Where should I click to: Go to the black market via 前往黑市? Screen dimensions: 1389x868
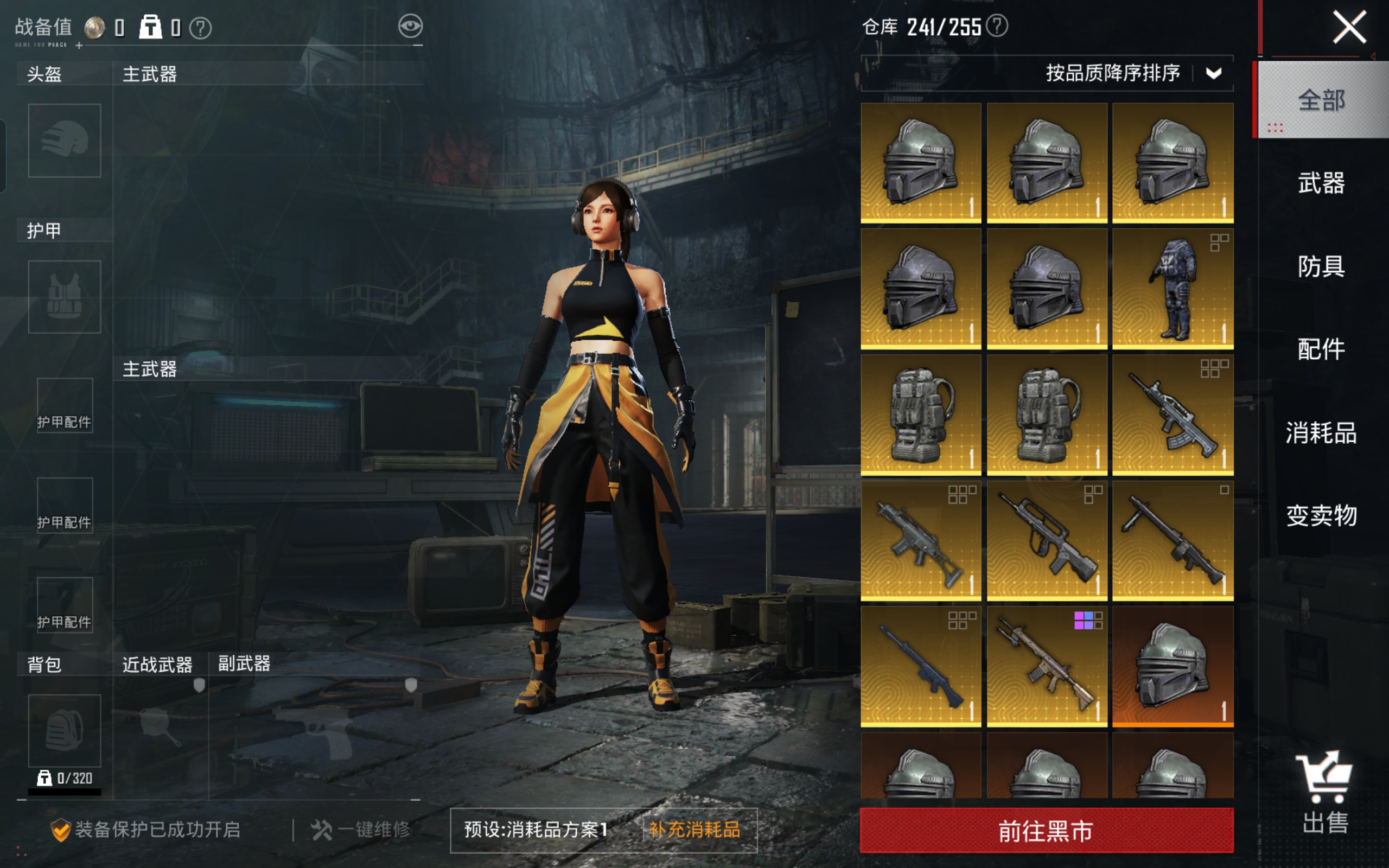[x=1046, y=830]
